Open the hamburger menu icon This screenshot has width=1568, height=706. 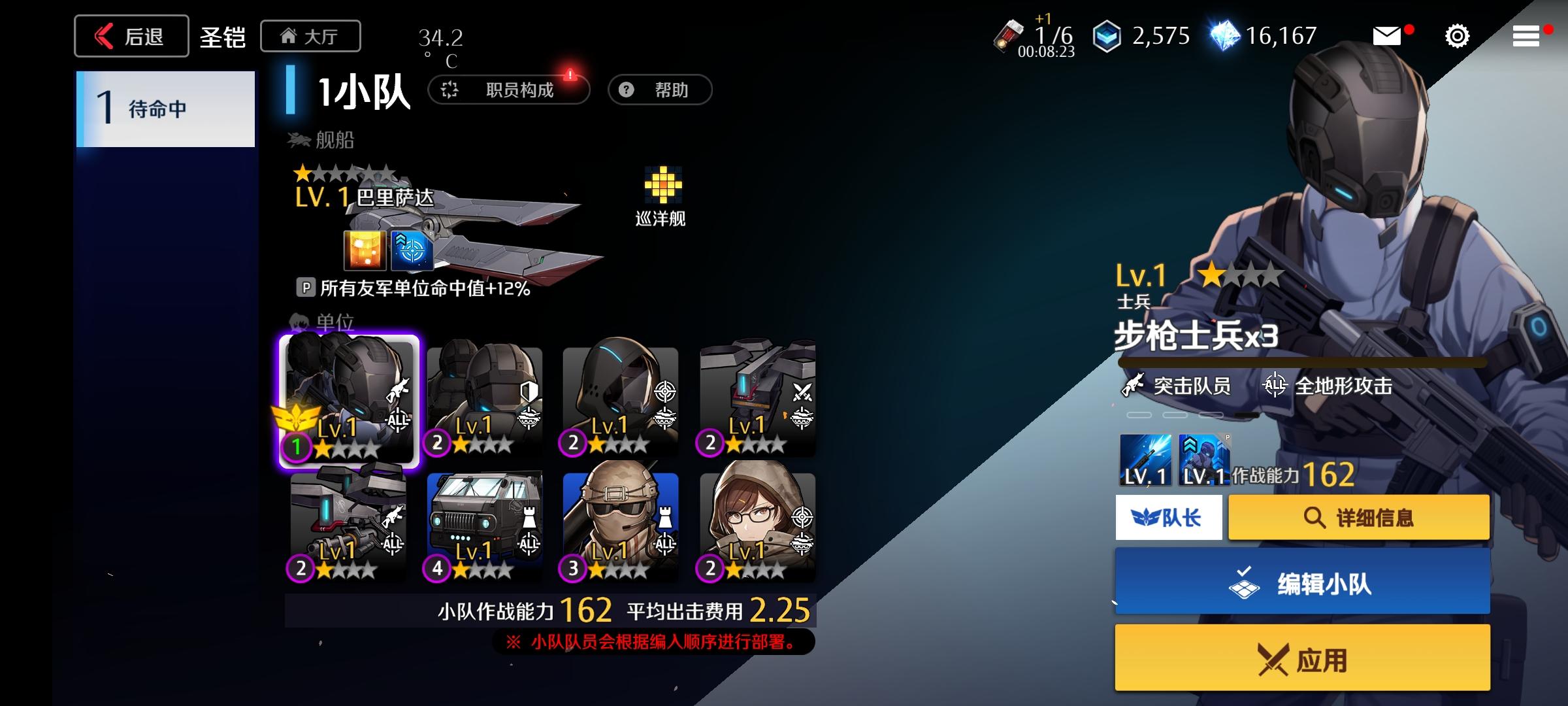pos(1527,37)
